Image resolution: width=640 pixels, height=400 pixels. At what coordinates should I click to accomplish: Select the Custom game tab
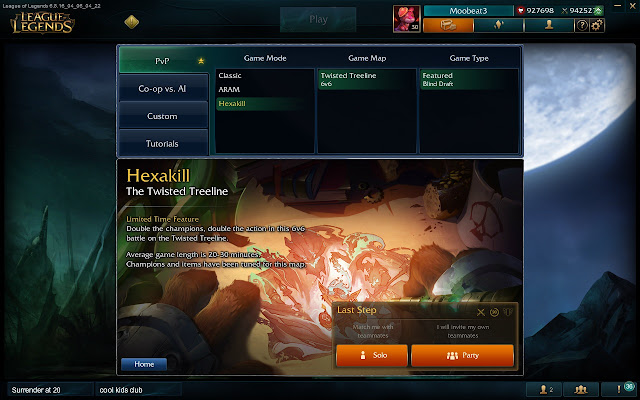[162, 117]
